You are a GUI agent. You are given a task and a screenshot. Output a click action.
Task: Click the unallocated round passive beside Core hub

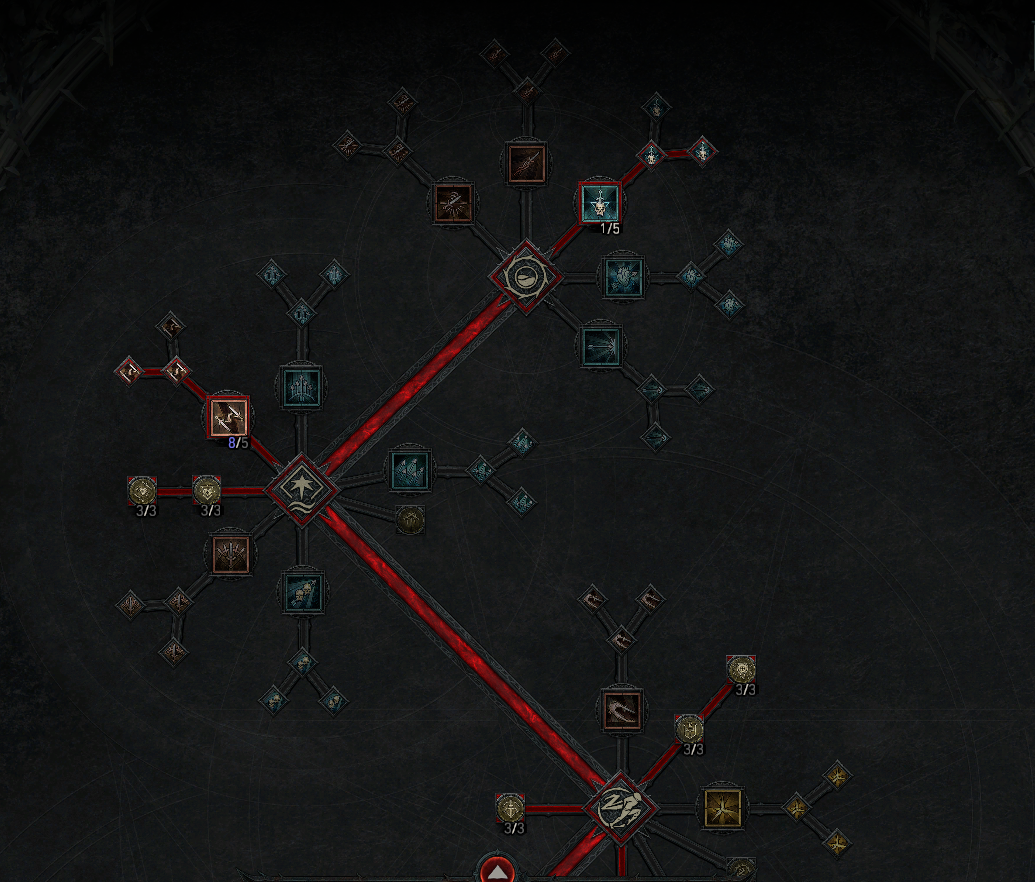pos(410,519)
